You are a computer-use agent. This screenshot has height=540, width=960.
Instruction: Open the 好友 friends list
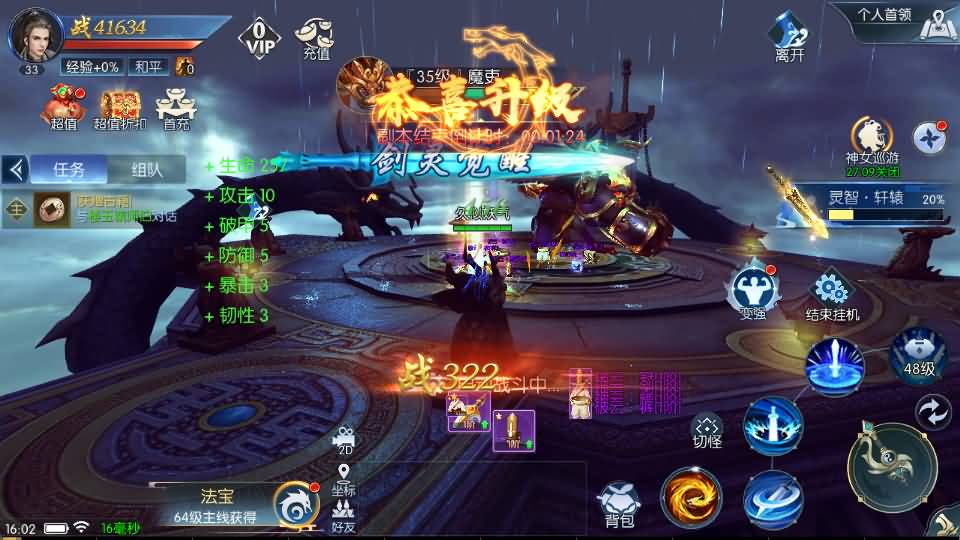[x=344, y=515]
